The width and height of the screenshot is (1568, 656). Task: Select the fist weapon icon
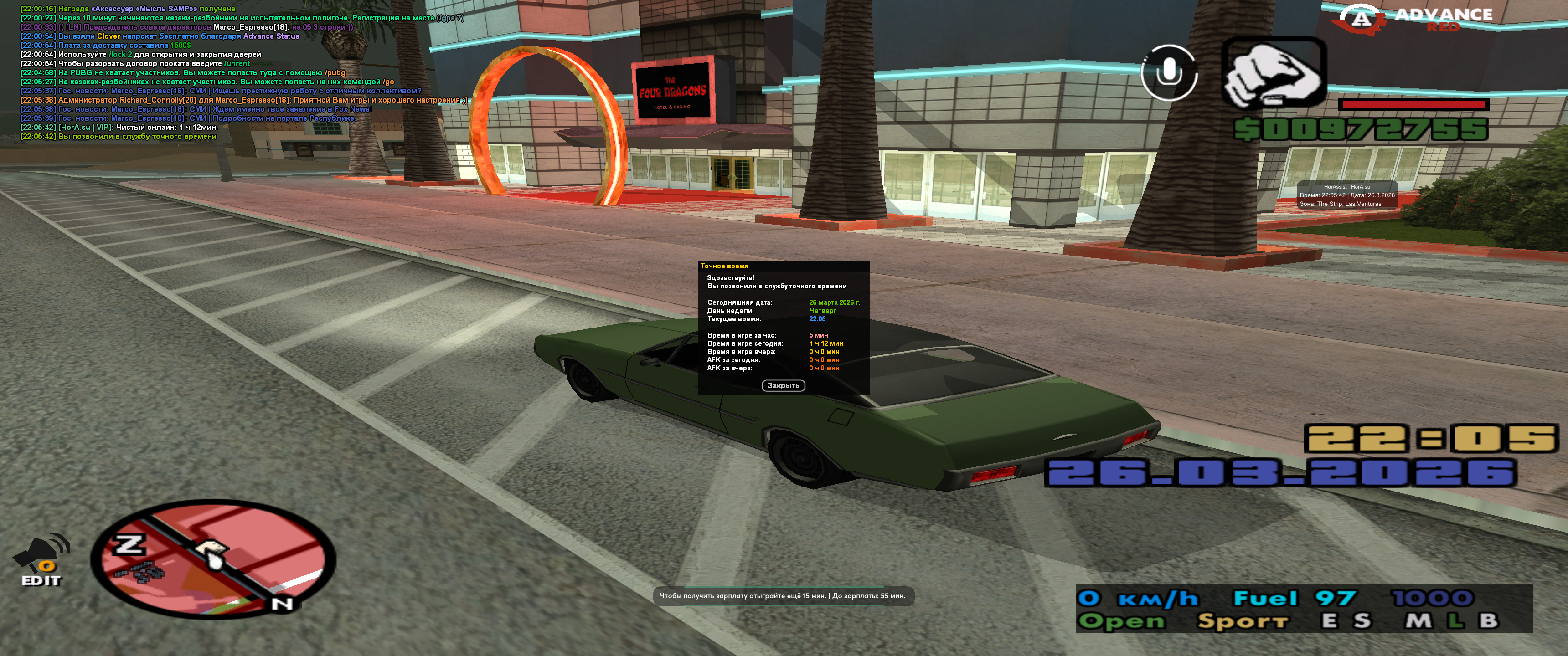tap(1274, 72)
